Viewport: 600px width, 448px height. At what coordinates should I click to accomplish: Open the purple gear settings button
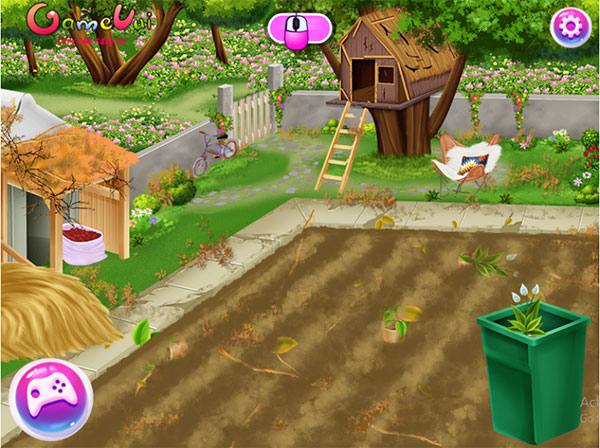[x=571, y=27]
